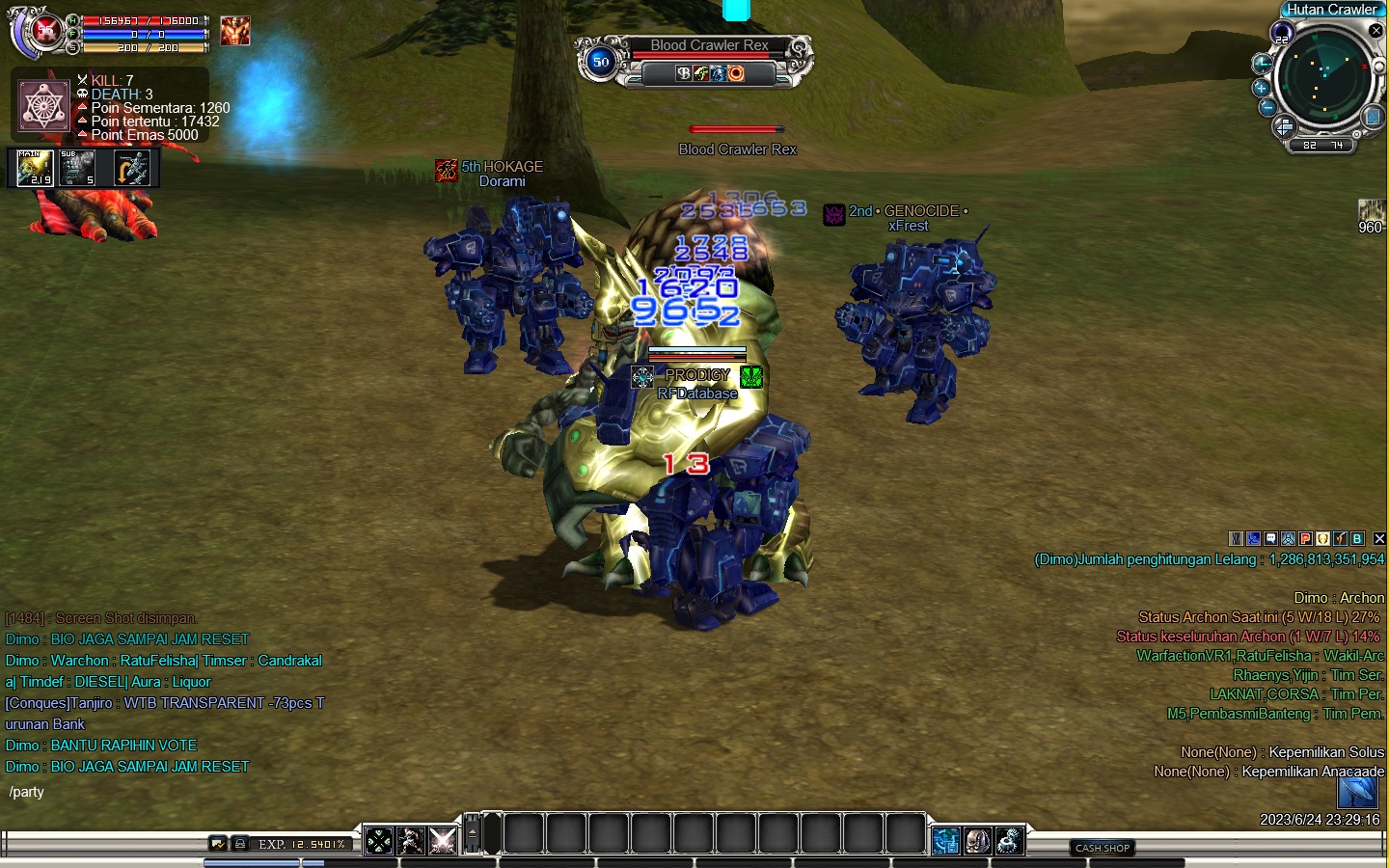Click the hotbar page switch arrow
Image resolution: width=1389 pixels, height=868 pixels.
pyautogui.click(x=472, y=833)
